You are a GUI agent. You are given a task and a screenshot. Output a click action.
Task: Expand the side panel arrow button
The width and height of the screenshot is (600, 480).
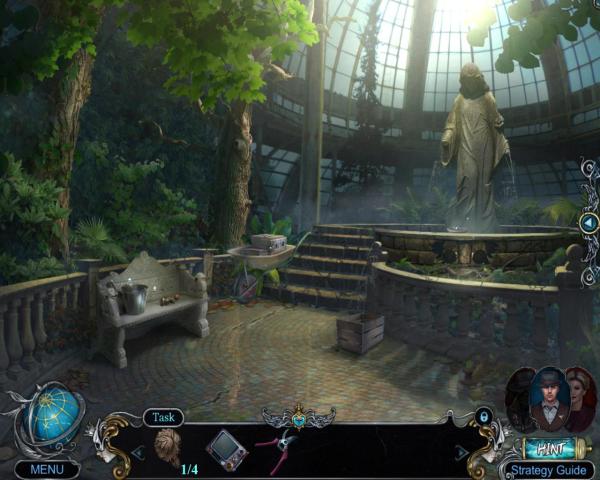(589, 223)
